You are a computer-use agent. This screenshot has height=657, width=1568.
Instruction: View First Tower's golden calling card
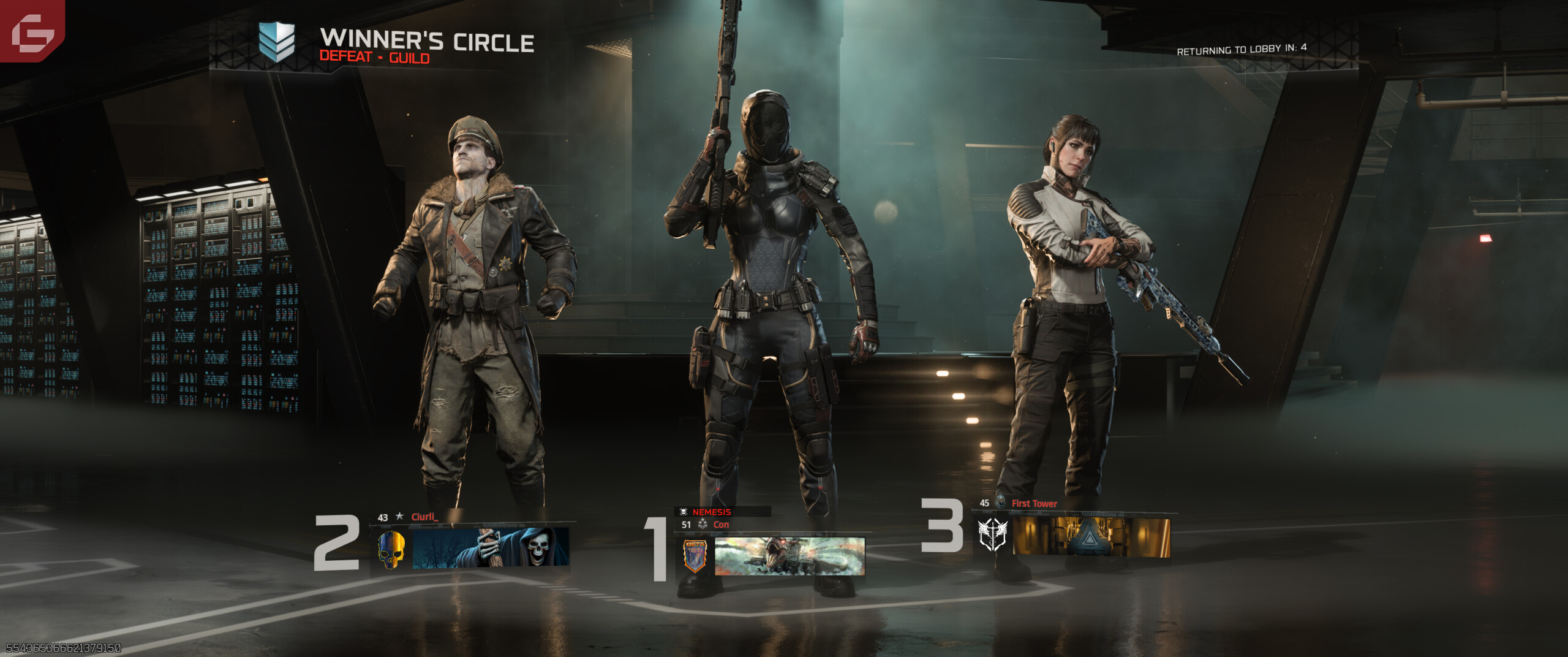point(1091,537)
